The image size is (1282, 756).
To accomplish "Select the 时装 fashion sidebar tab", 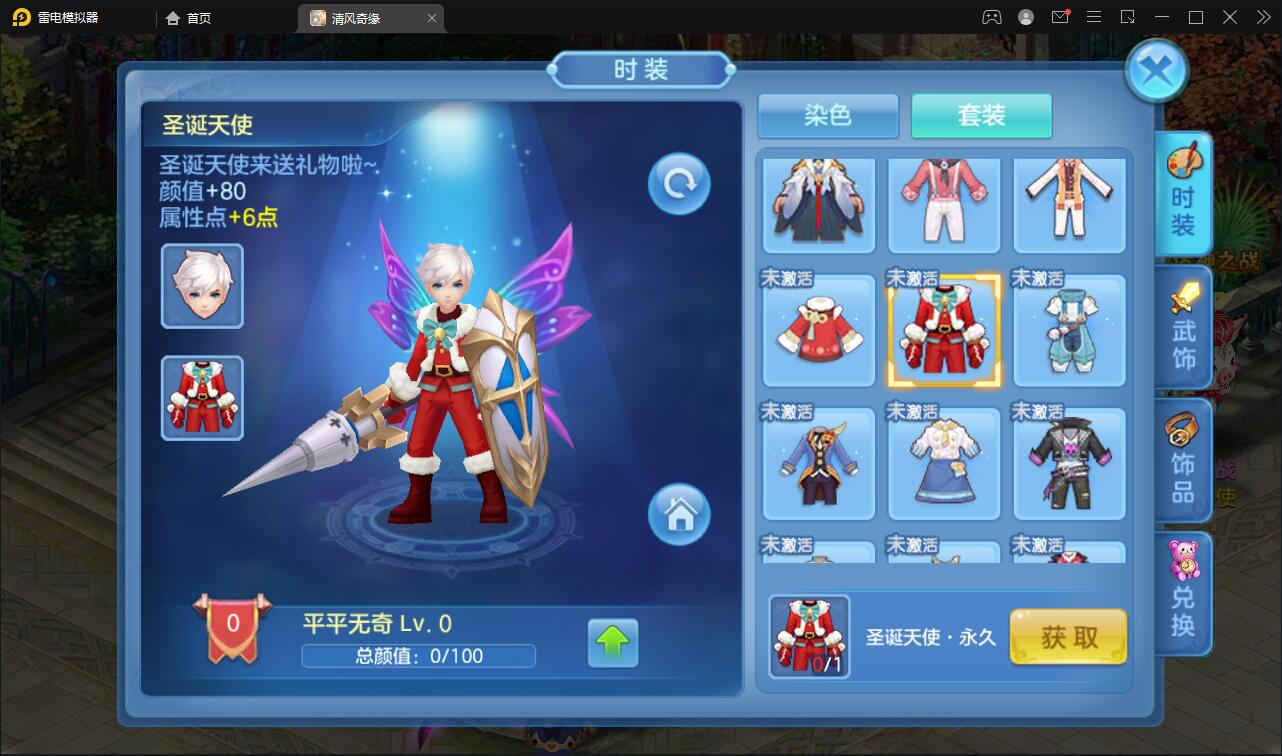I will [1183, 195].
